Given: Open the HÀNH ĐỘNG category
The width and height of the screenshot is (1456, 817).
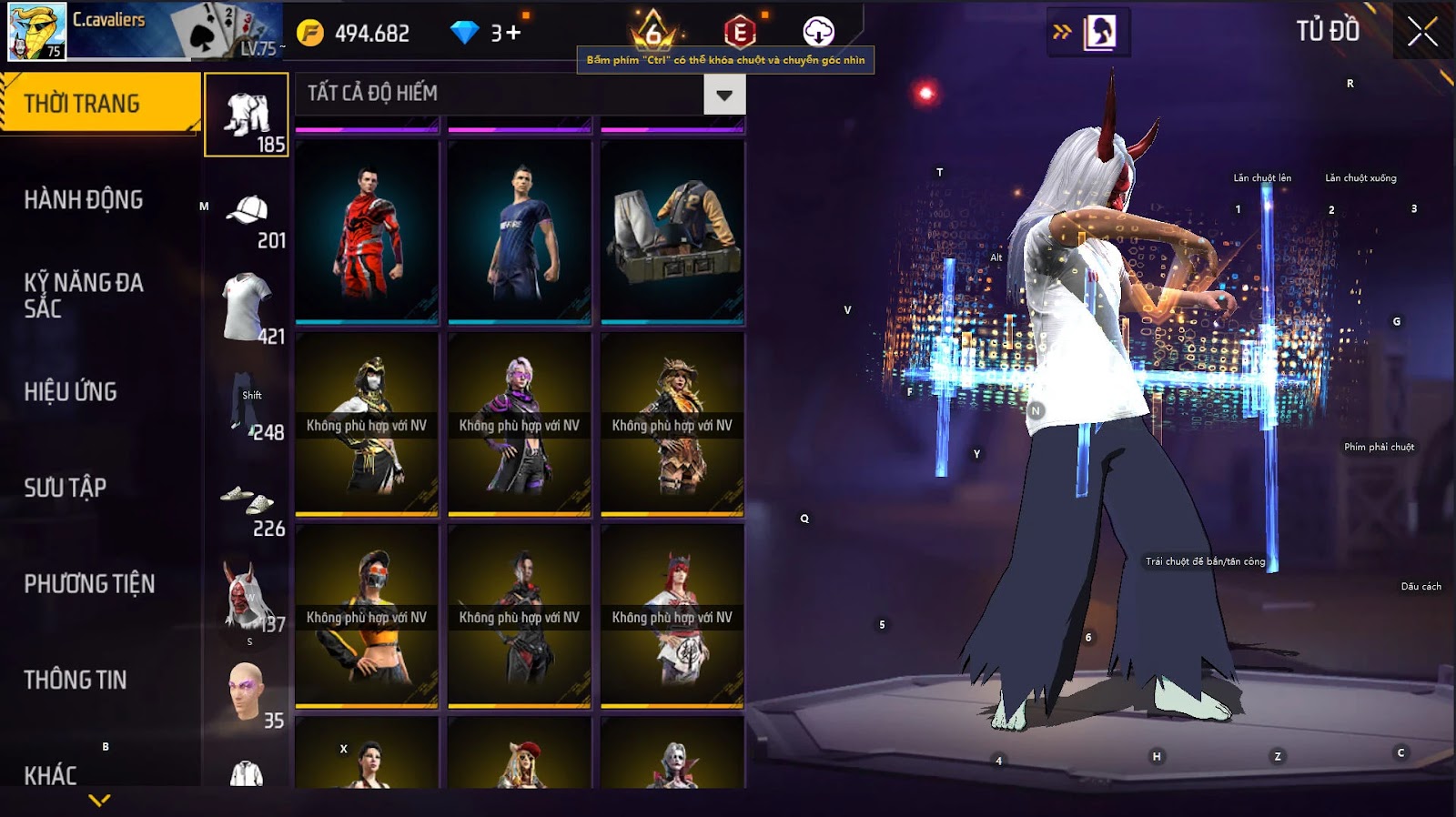Looking at the screenshot, I should click(x=84, y=200).
